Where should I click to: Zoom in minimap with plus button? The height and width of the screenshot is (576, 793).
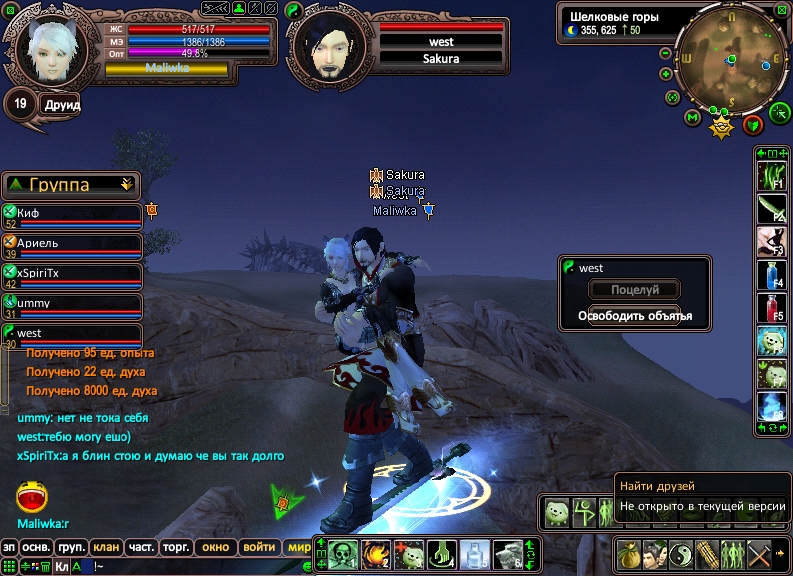[x=666, y=74]
